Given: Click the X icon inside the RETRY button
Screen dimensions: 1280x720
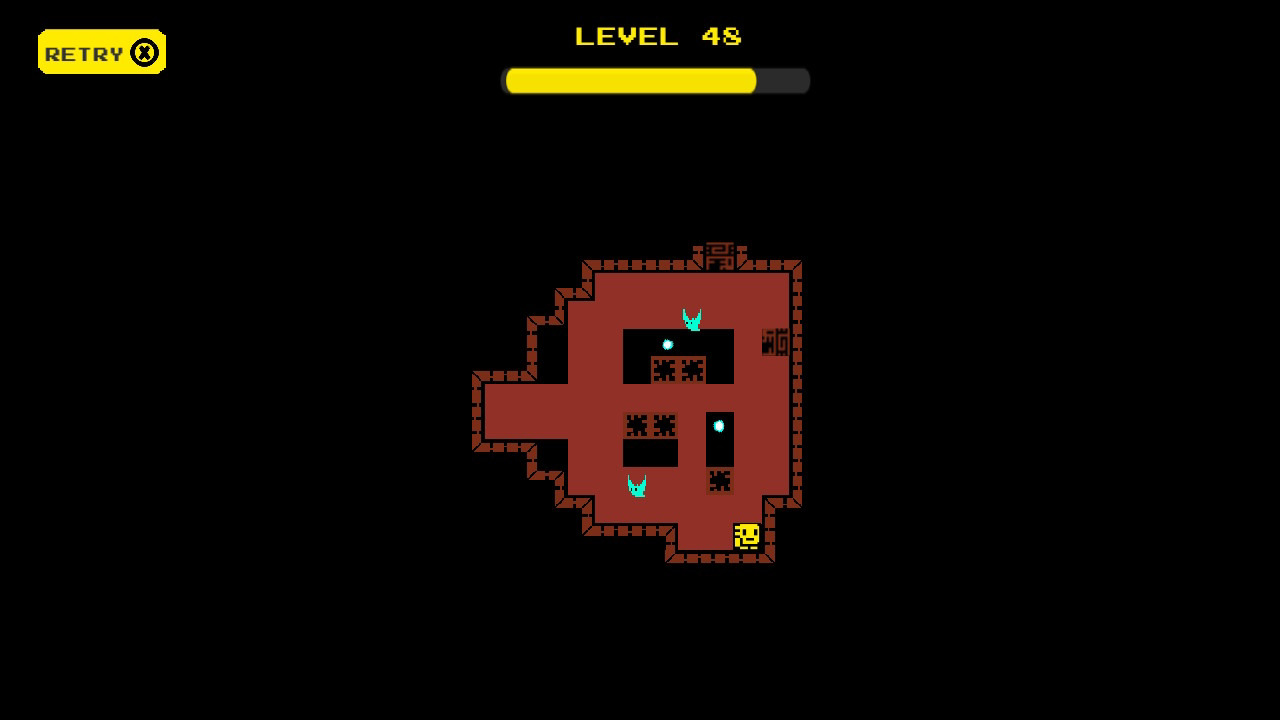Looking at the screenshot, I should 146,51.
